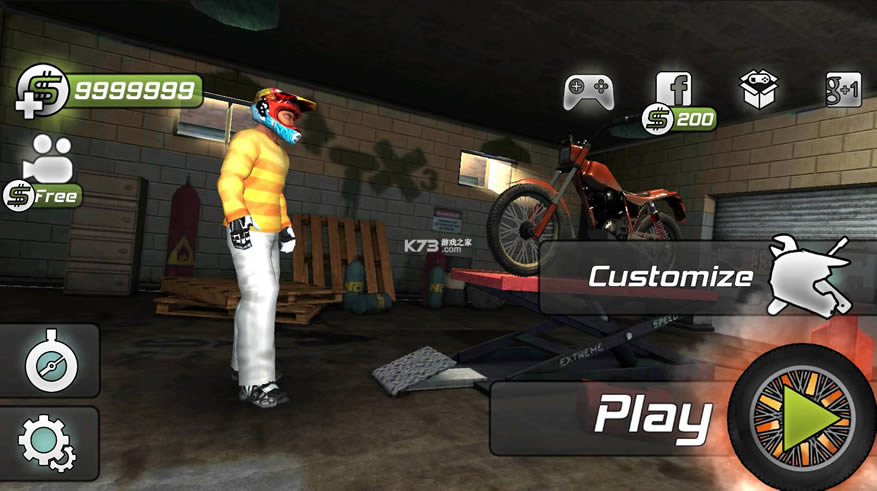Tap the game controller icon
The height and width of the screenshot is (491, 877).
click(588, 93)
